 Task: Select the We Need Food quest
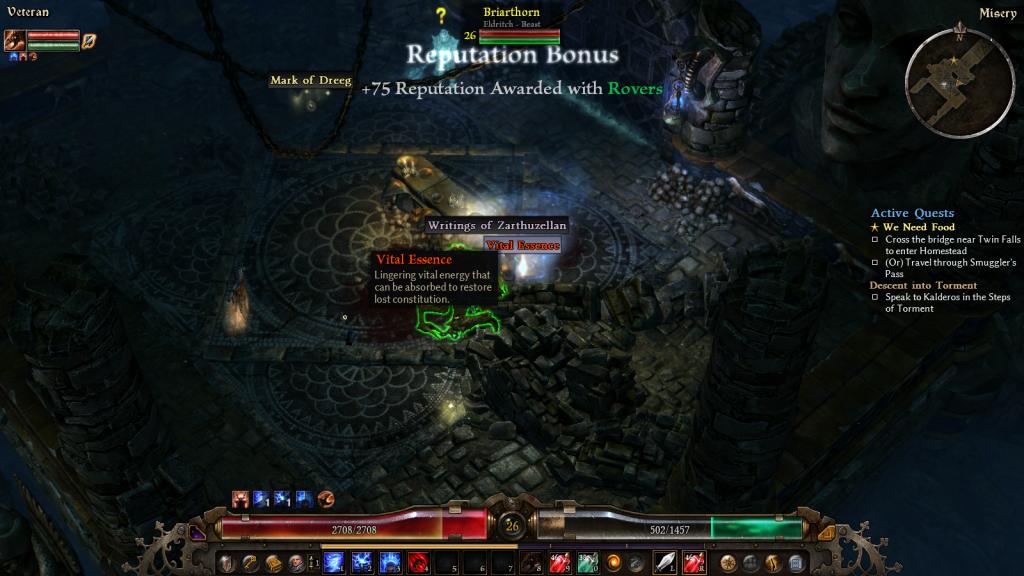click(x=912, y=227)
